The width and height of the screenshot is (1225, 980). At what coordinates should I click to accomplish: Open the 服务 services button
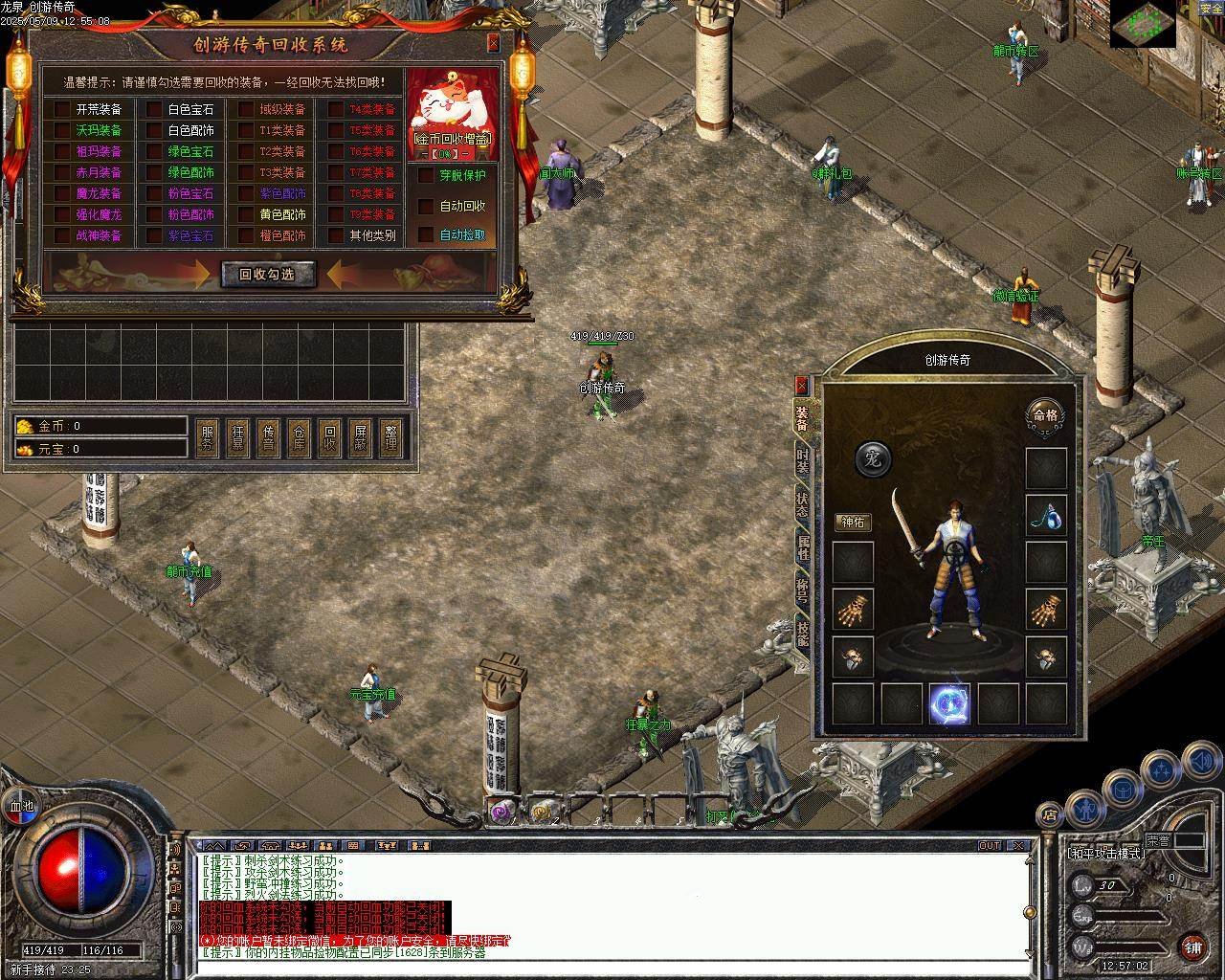208,438
